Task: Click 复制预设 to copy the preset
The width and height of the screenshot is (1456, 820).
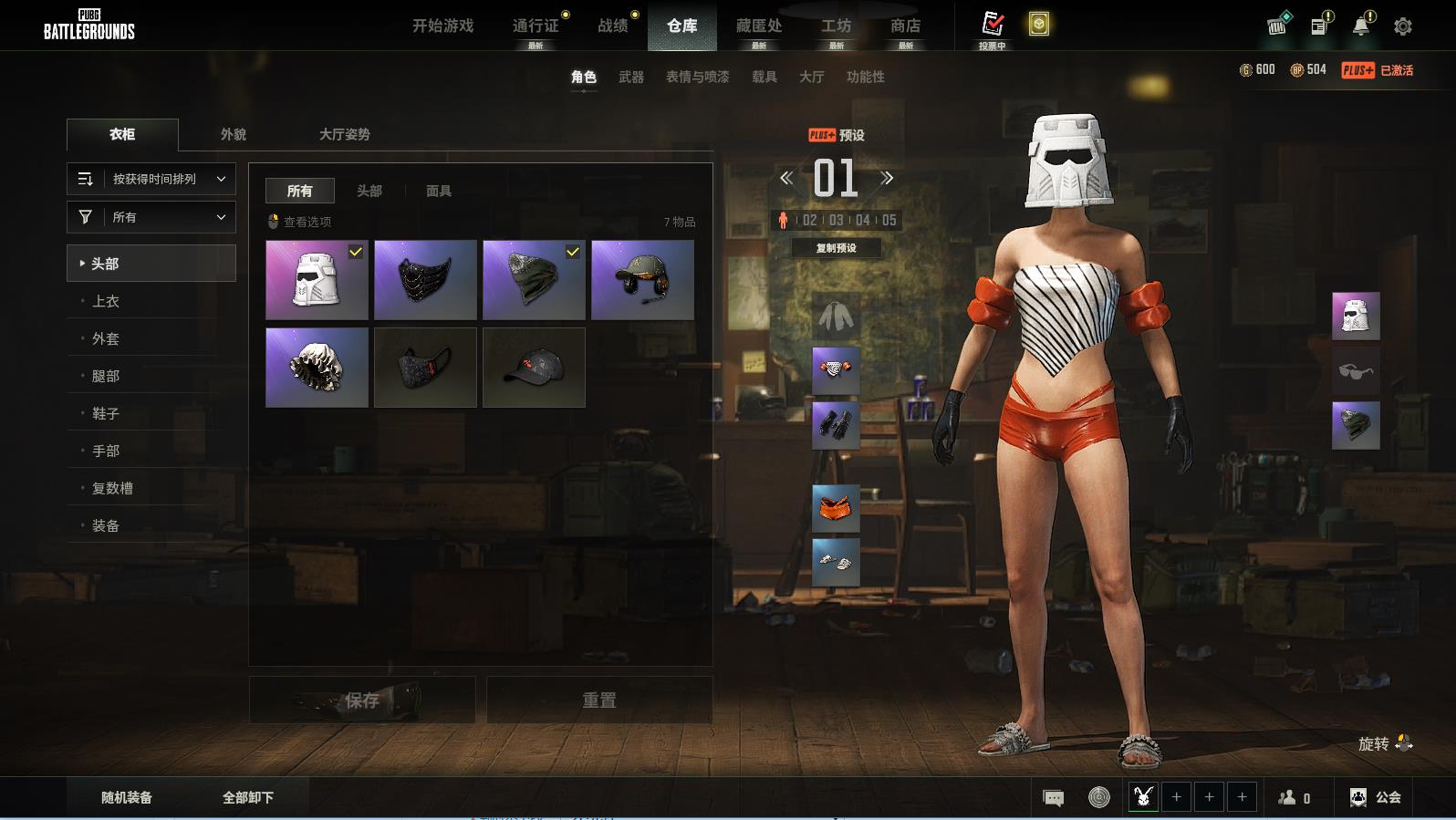Action: (x=836, y=248)
